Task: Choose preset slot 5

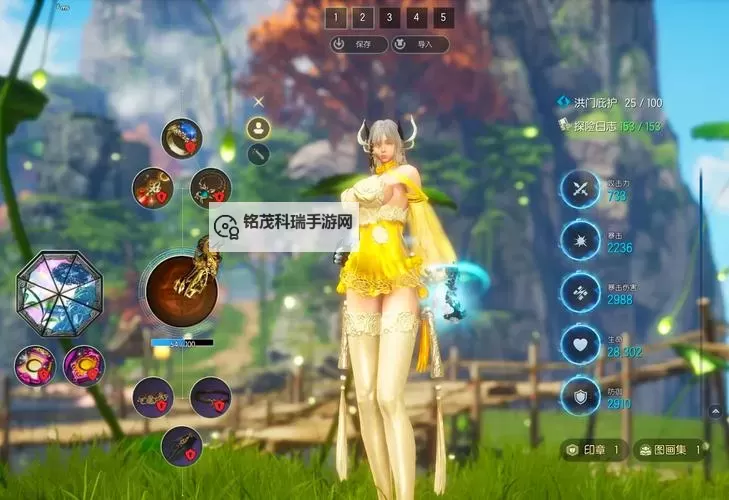Action: (444, 17)
